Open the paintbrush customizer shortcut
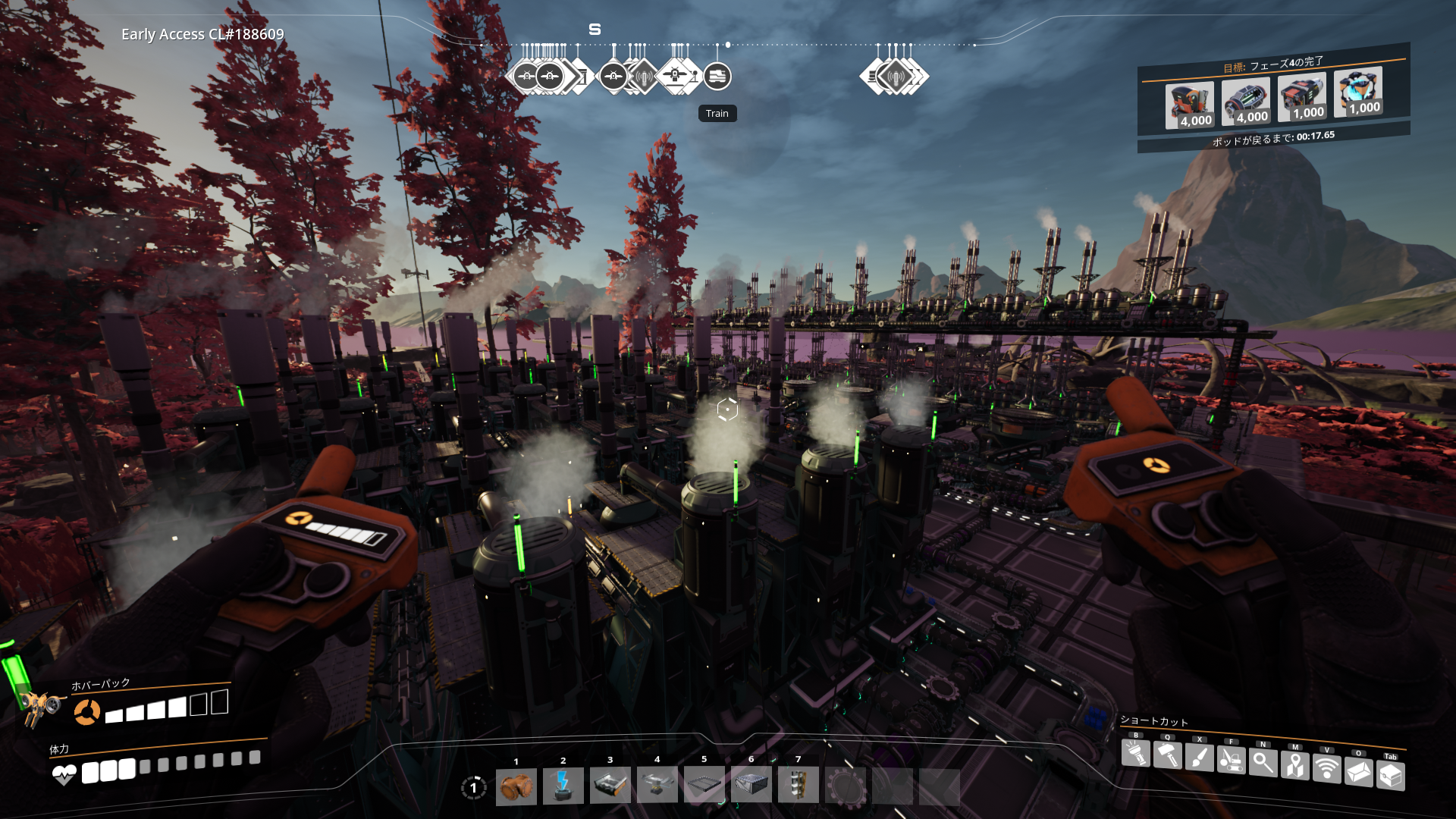Image resolution: width=1456 pixels, height=819 pixels. (1199, 758)
